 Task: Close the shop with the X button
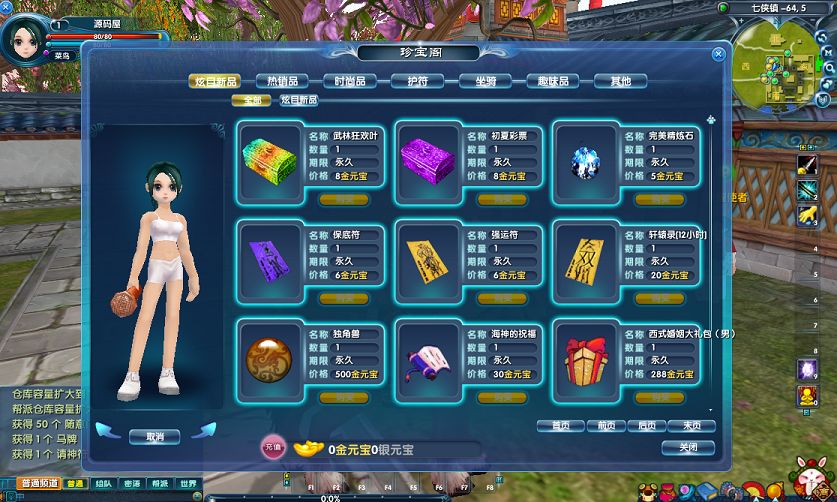click(x=718, y=55)
